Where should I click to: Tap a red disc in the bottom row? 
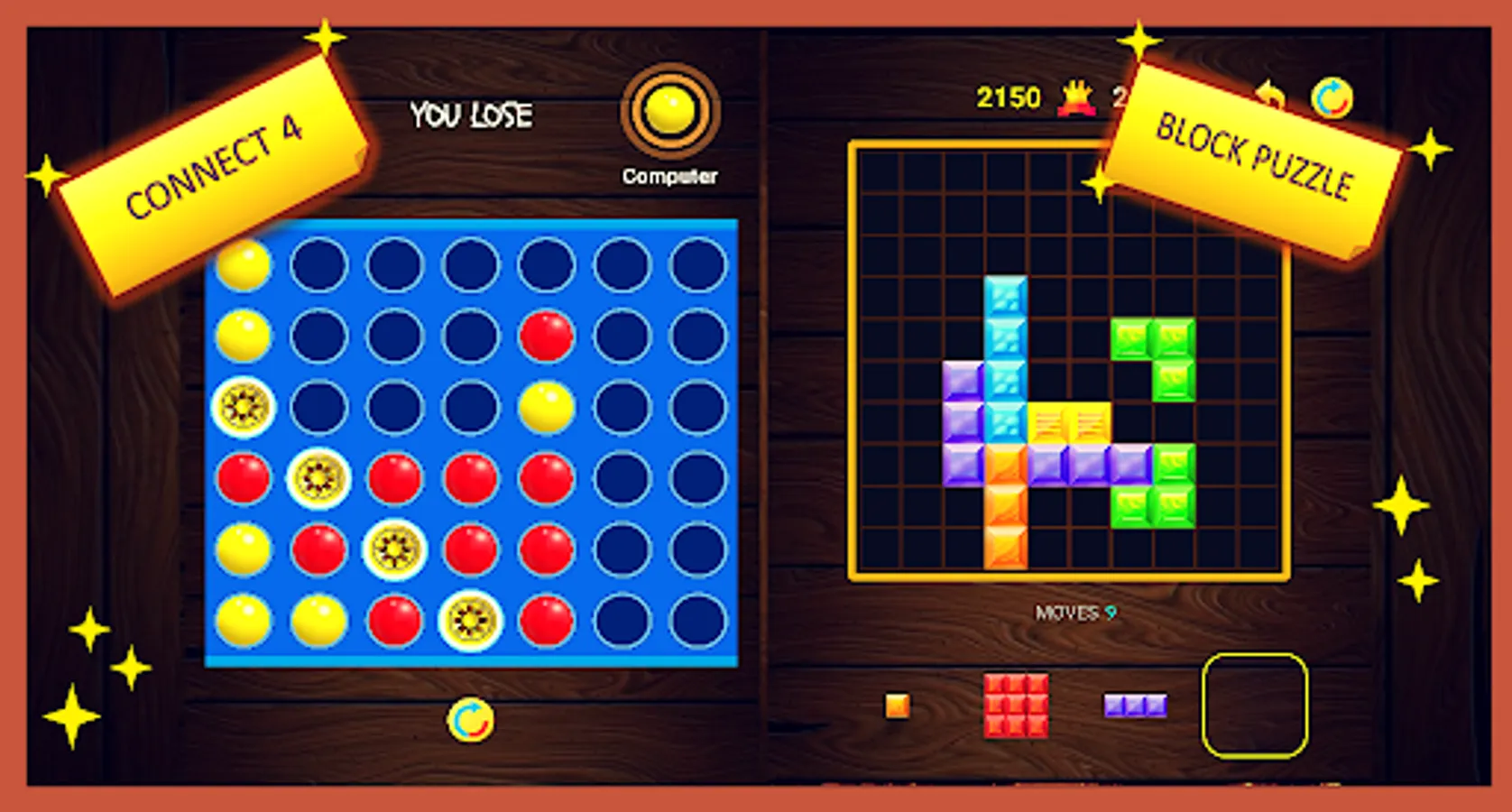coord(395,620)
